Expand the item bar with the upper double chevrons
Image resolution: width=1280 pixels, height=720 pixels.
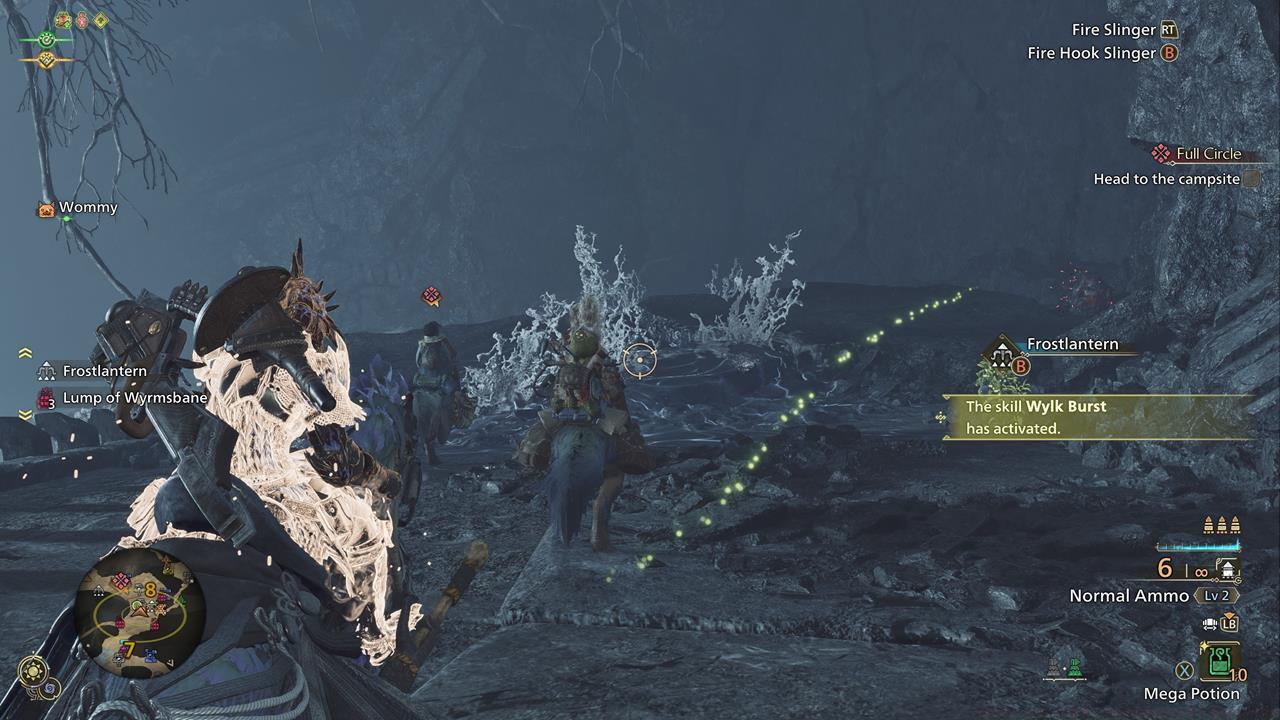click(24, 352)
